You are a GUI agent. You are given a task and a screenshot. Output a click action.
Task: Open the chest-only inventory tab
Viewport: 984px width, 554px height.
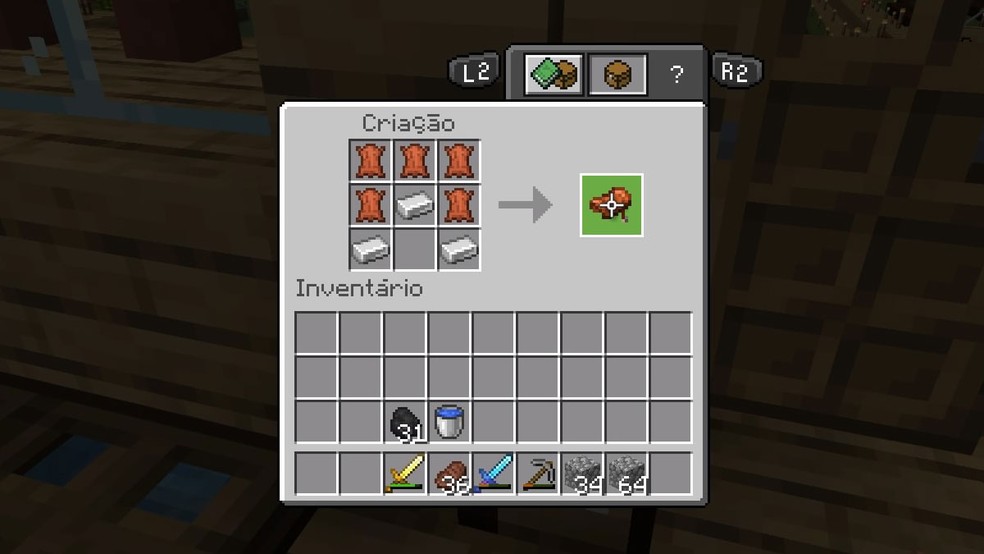pos(617,74)
